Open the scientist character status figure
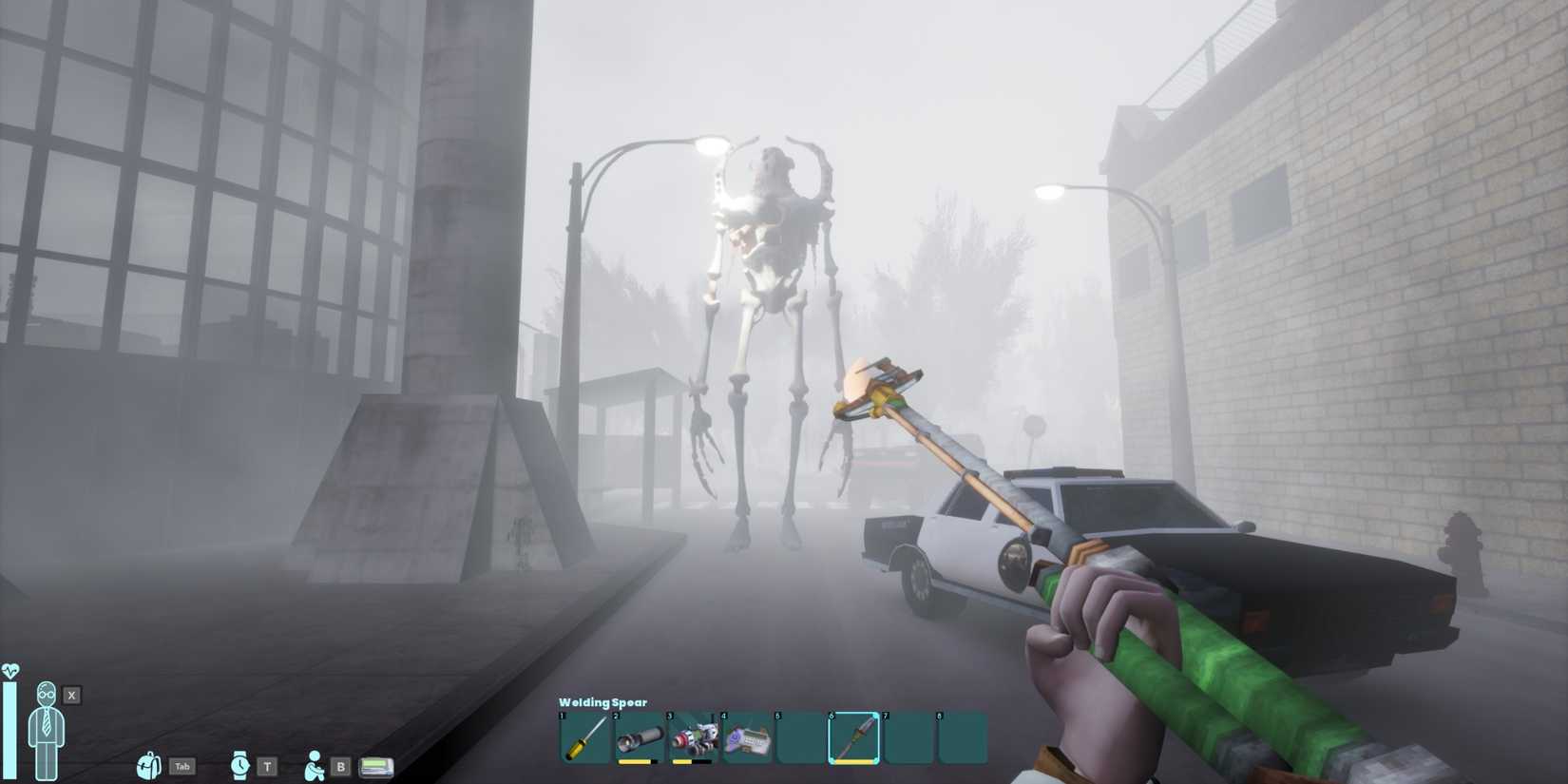 point(45,729)
